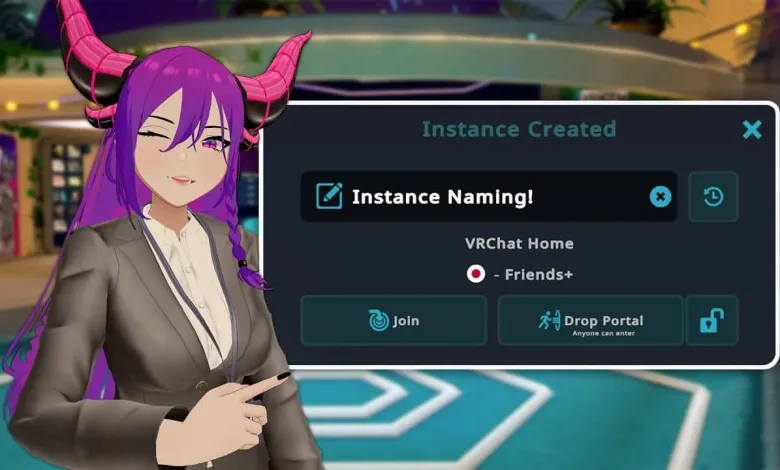Screen dimensions: 780x470
Task: Close the Instance Created dialog
Action: 752,129
